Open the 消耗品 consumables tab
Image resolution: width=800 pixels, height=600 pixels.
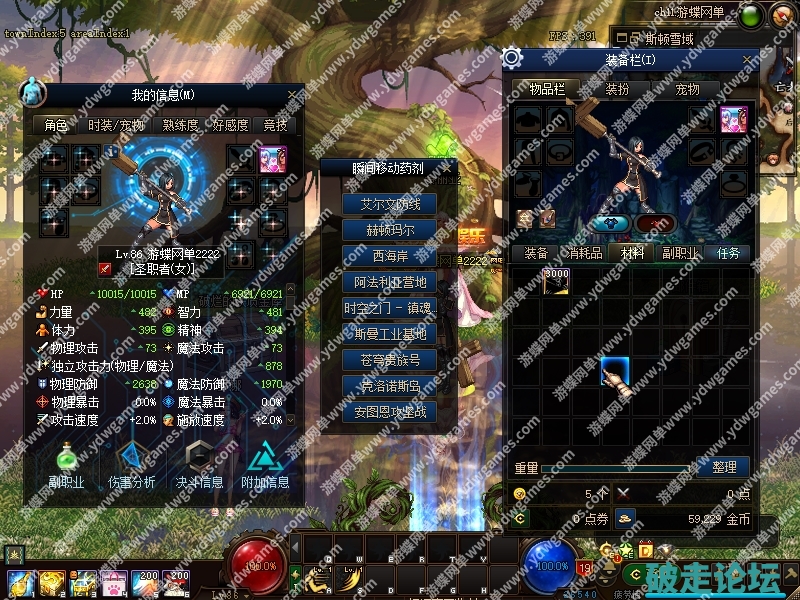click(580, 253)
